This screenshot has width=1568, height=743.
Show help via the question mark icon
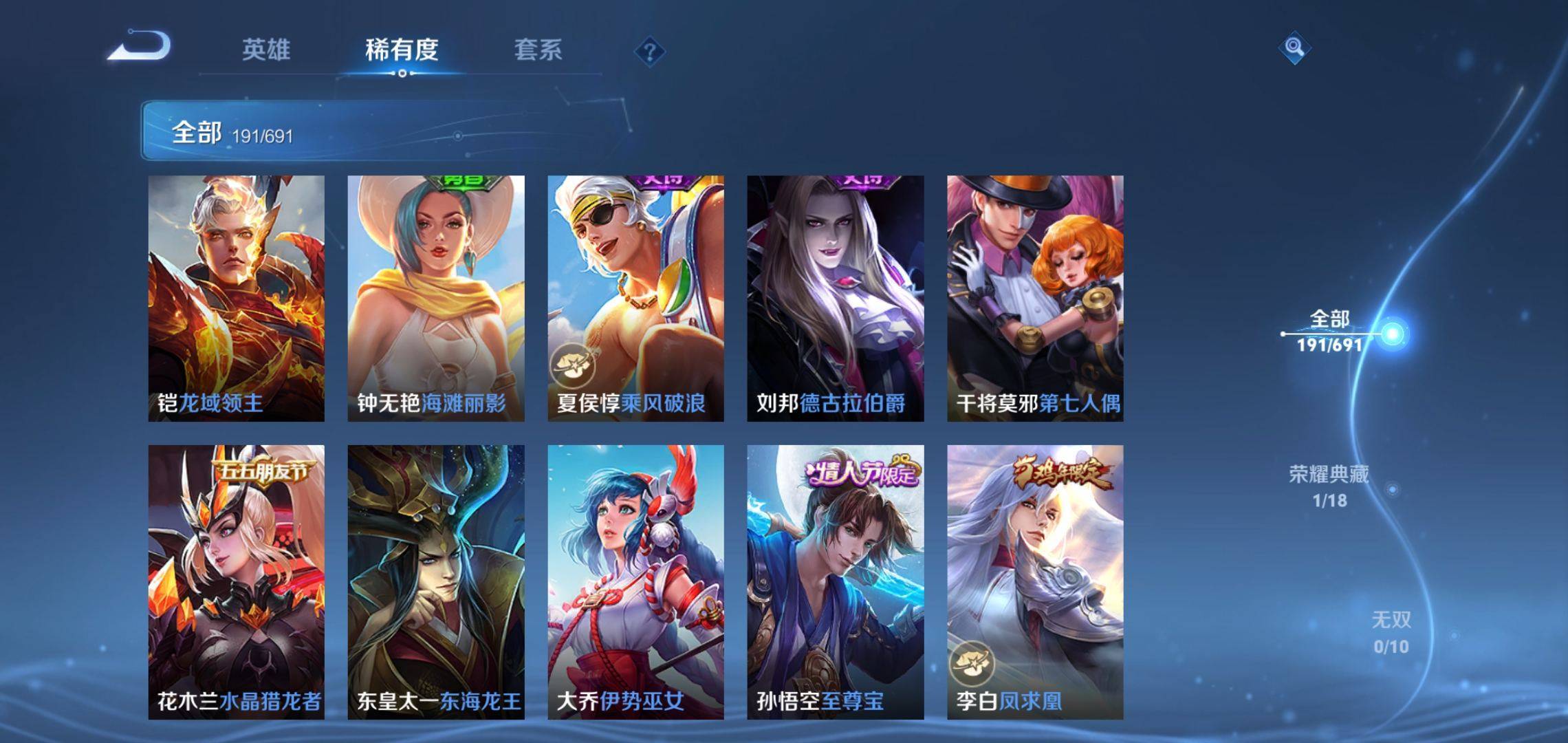[649, 52]
